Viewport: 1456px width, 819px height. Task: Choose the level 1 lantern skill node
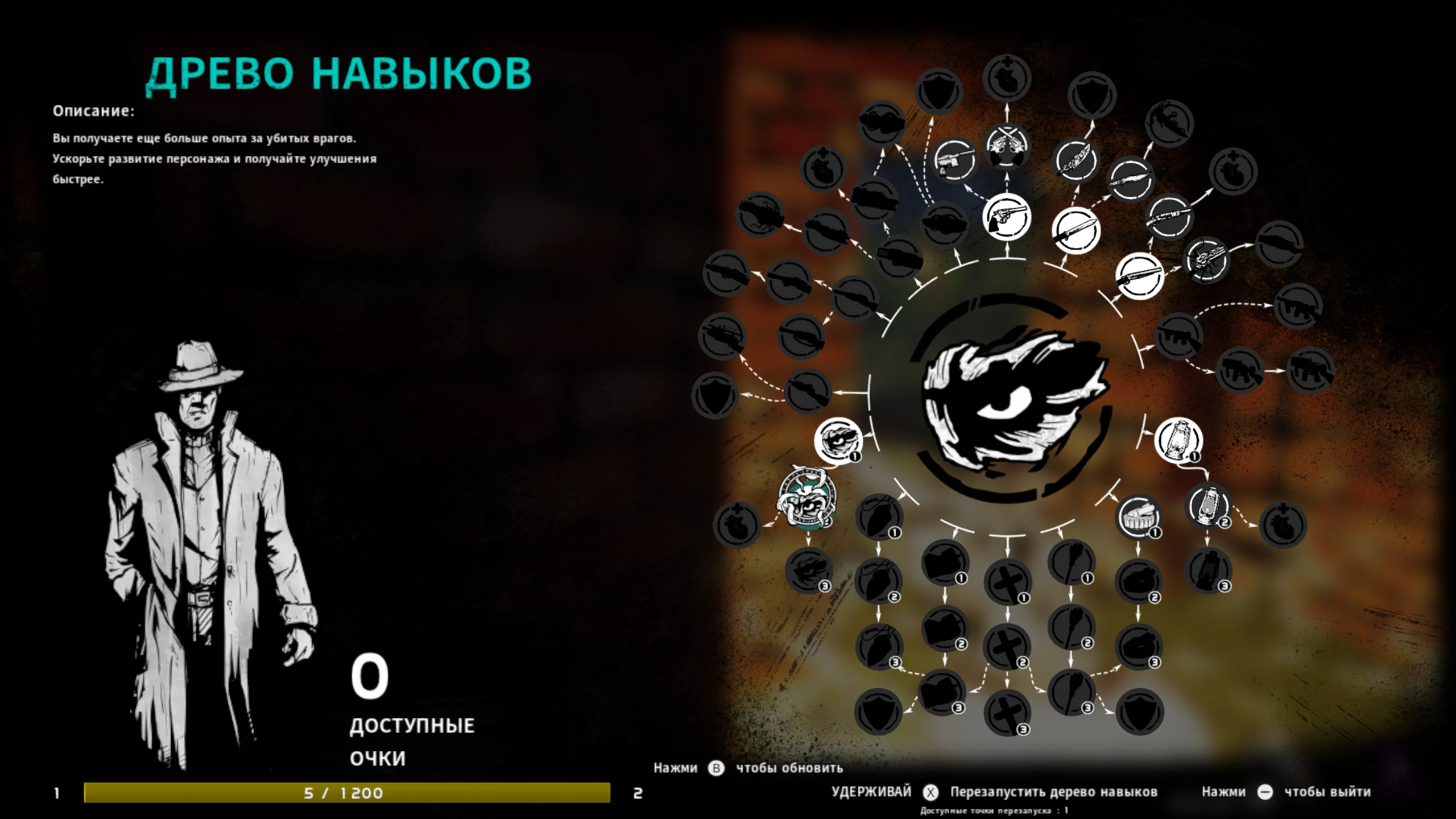pos(1178,440)
